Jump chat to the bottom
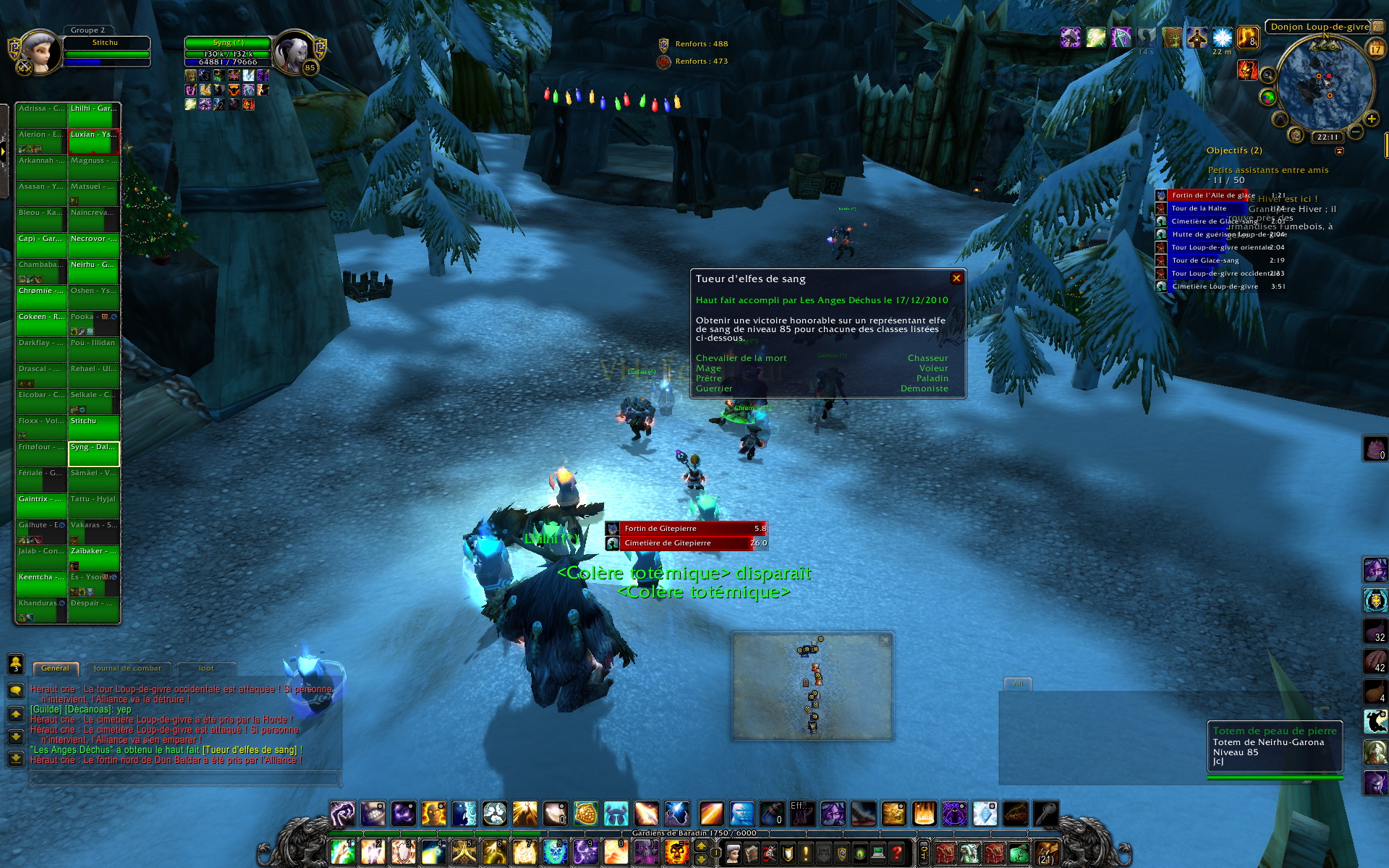 15,759
